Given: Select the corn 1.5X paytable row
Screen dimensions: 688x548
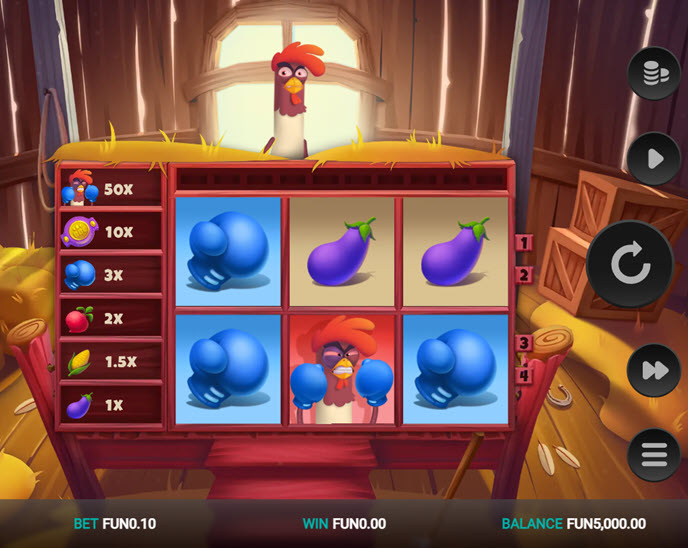Looking at the screenshot, I should pos(111,361).
